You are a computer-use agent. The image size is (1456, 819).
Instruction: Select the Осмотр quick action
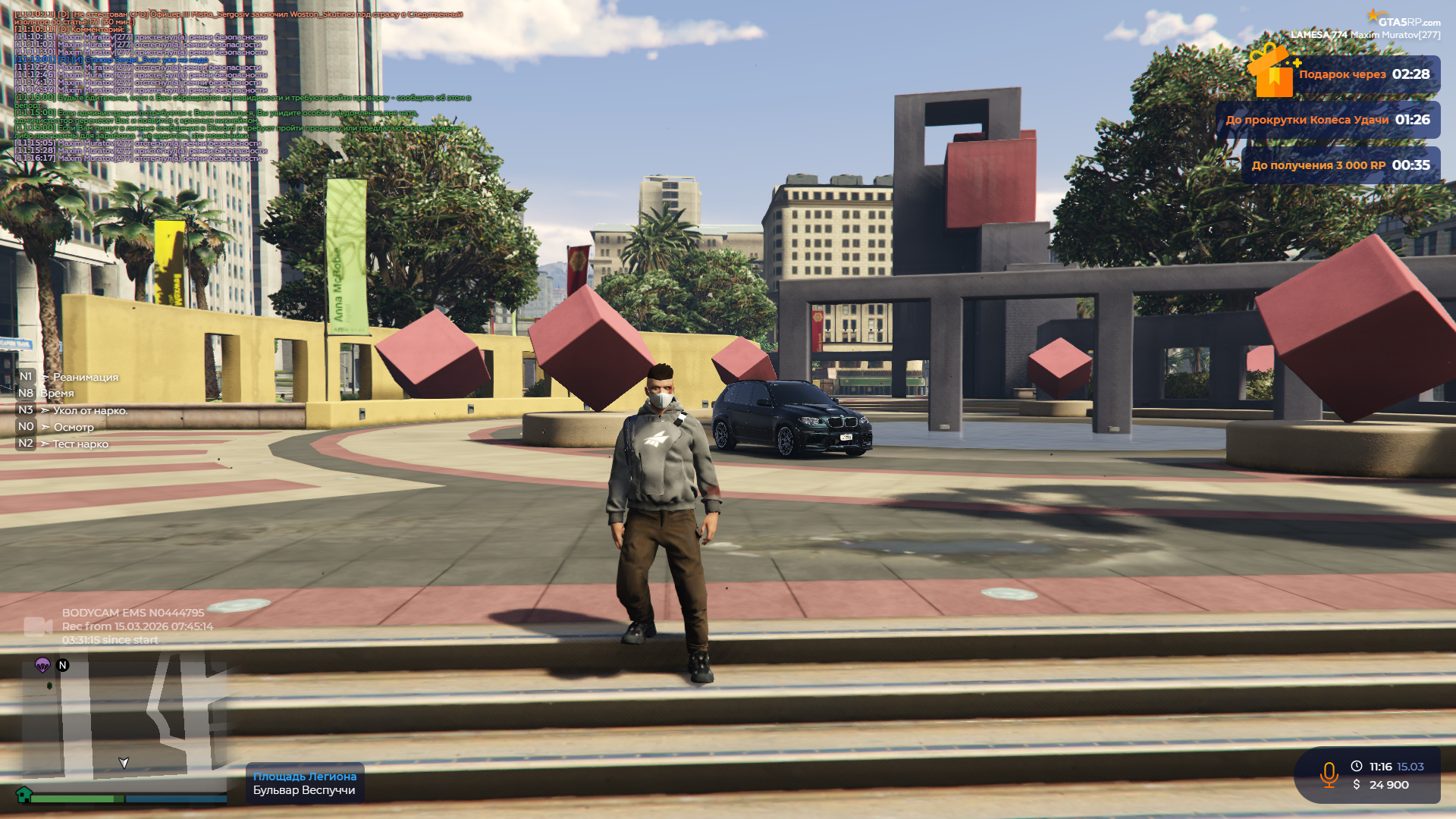coord(74,427)
